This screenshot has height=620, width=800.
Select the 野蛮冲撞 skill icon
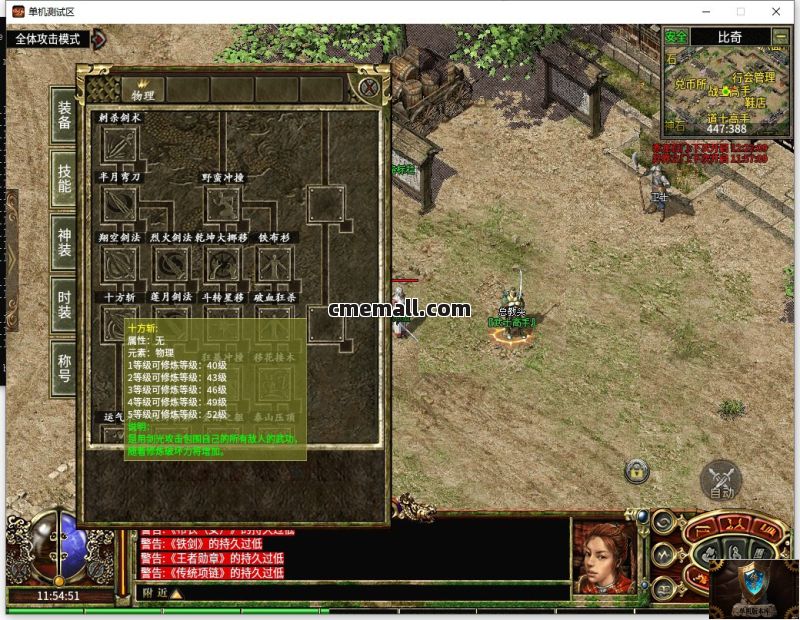[224, 204]
